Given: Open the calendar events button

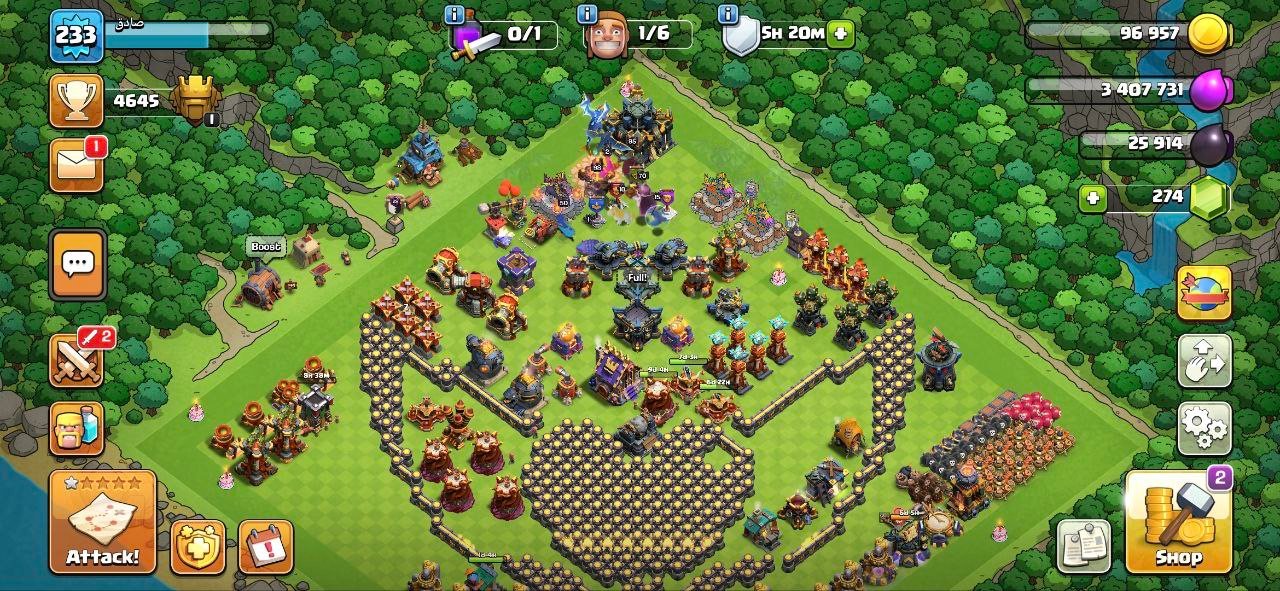Looking at the screenshot, I should [x=265, y=547].
